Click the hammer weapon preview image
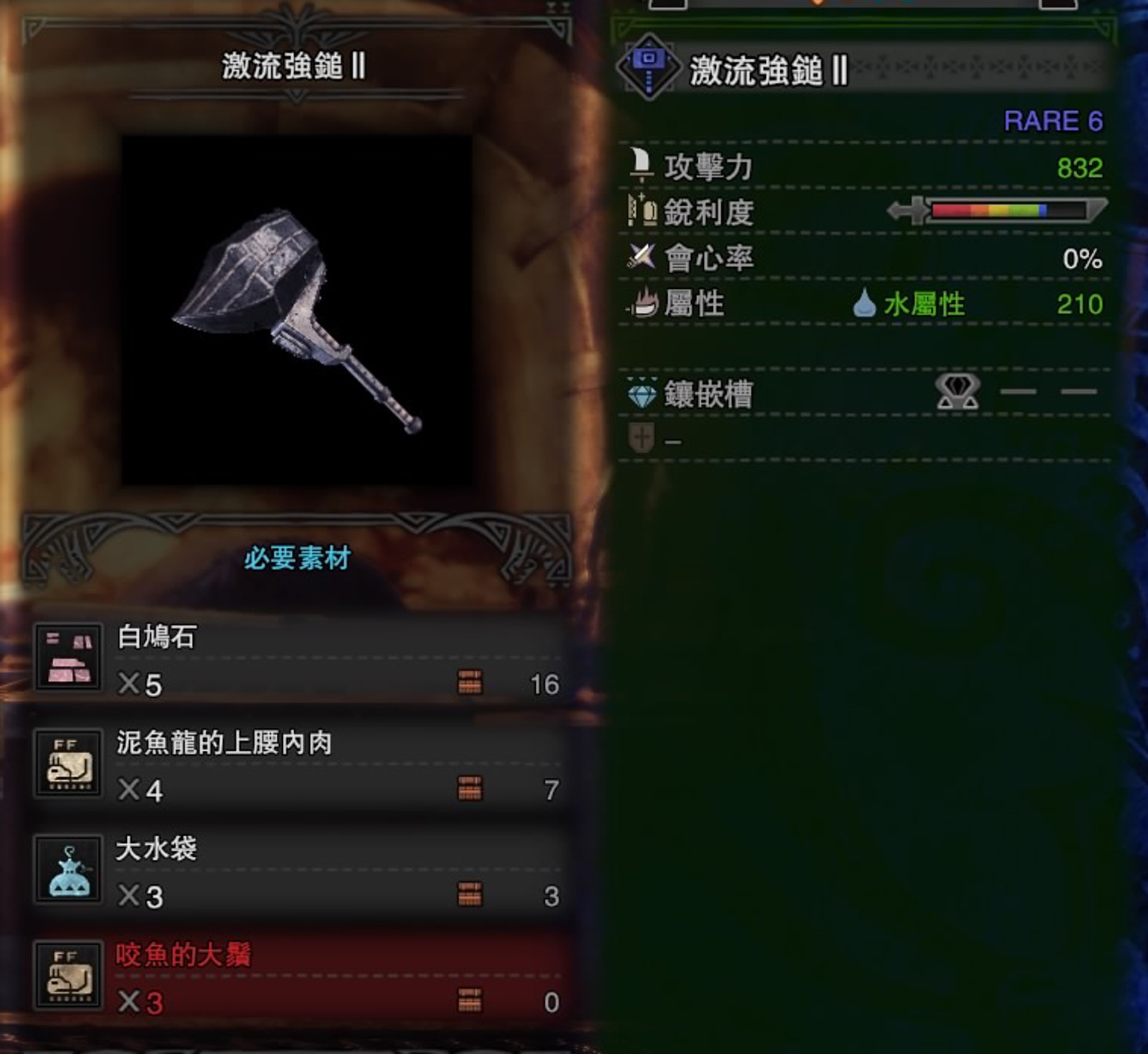Screen dimensions: 1148x1054 tap(297, 311)
